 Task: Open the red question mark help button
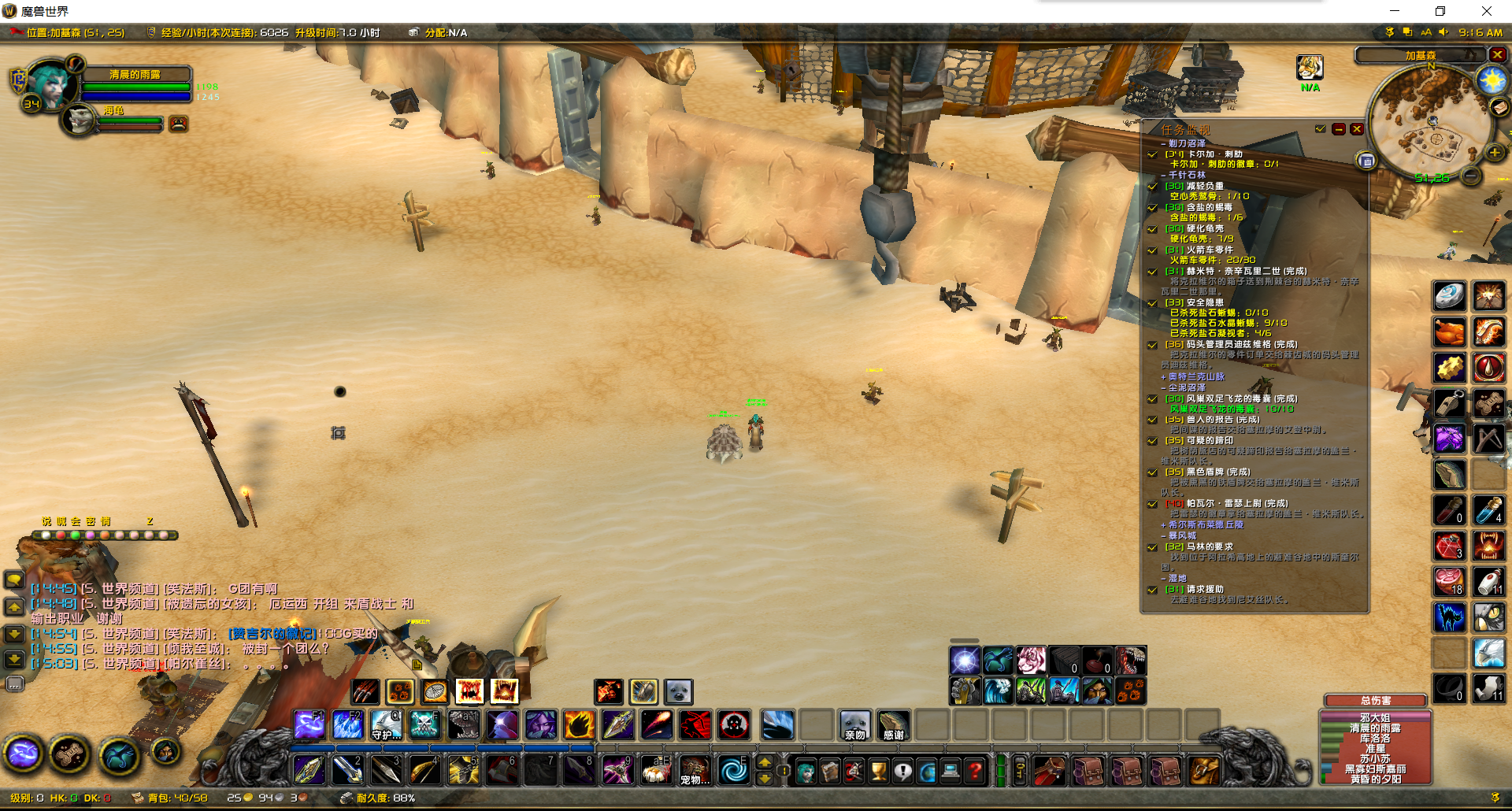(x=974, y=771)
